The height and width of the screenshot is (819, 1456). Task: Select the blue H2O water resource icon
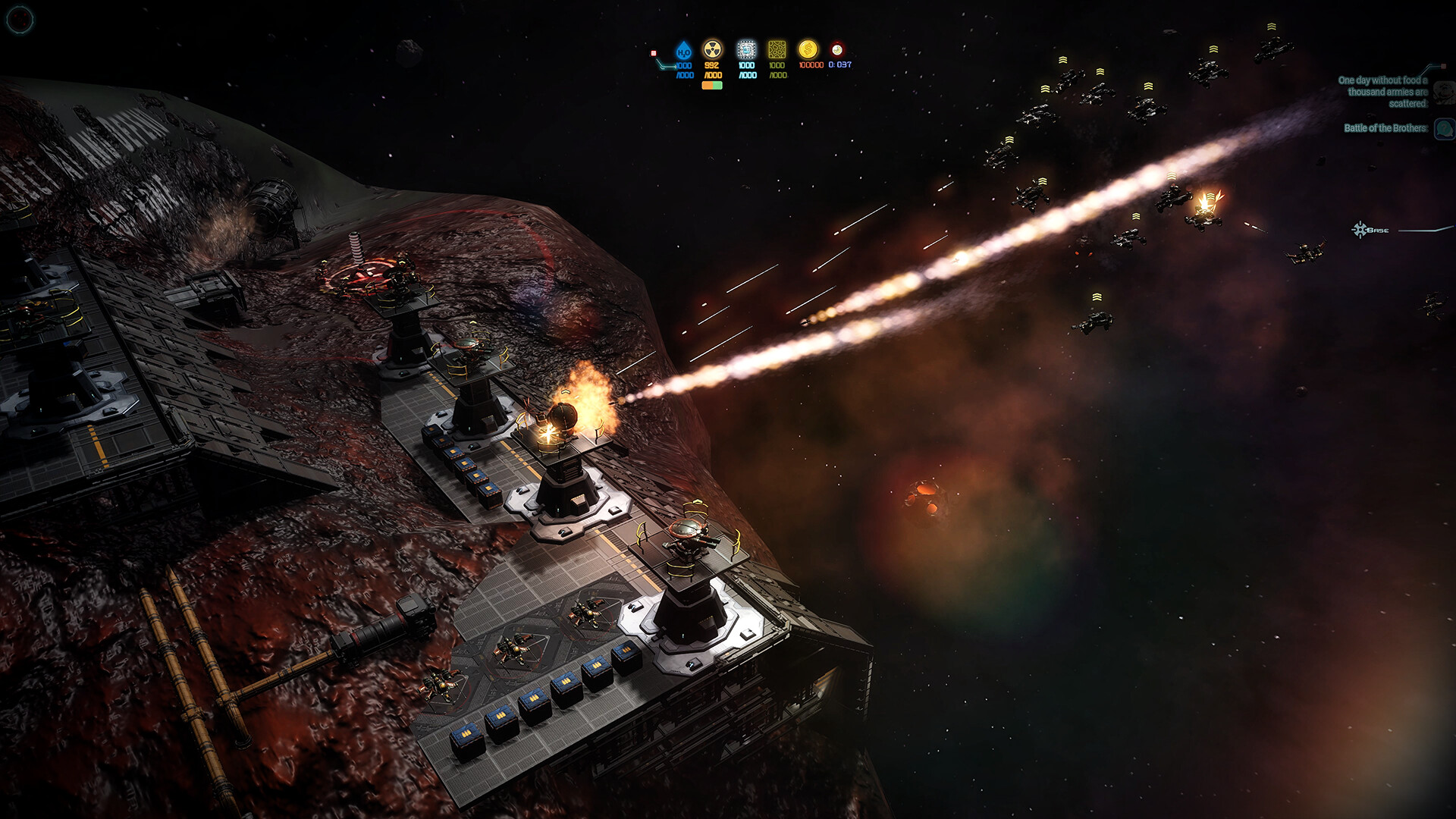pyautogui.click(x=684, y=51)
